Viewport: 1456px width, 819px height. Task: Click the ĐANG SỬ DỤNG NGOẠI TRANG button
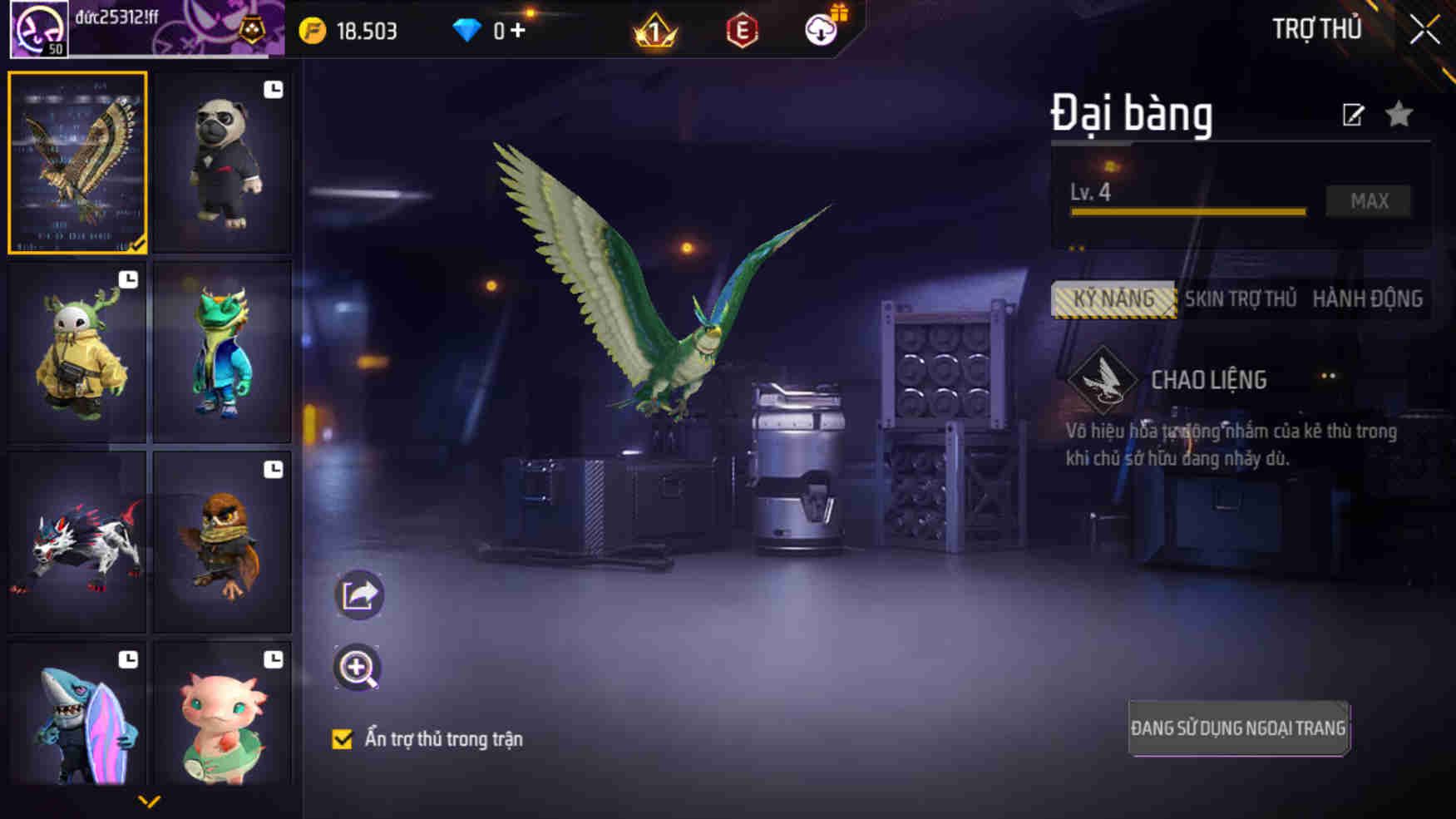point(1238,728)
